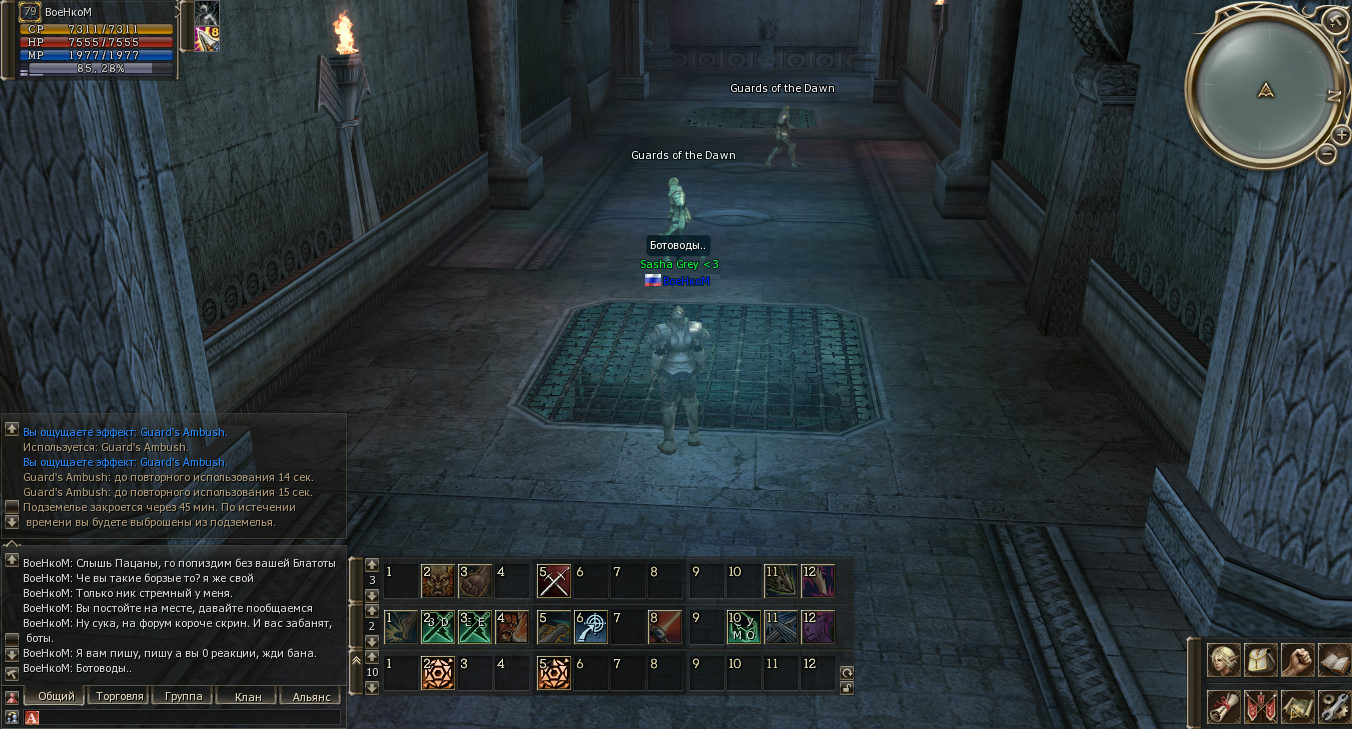Open the clan red-banners icon
Image resolution: width=1356 pixels, height=729 pixels.
click(1260, 706)
